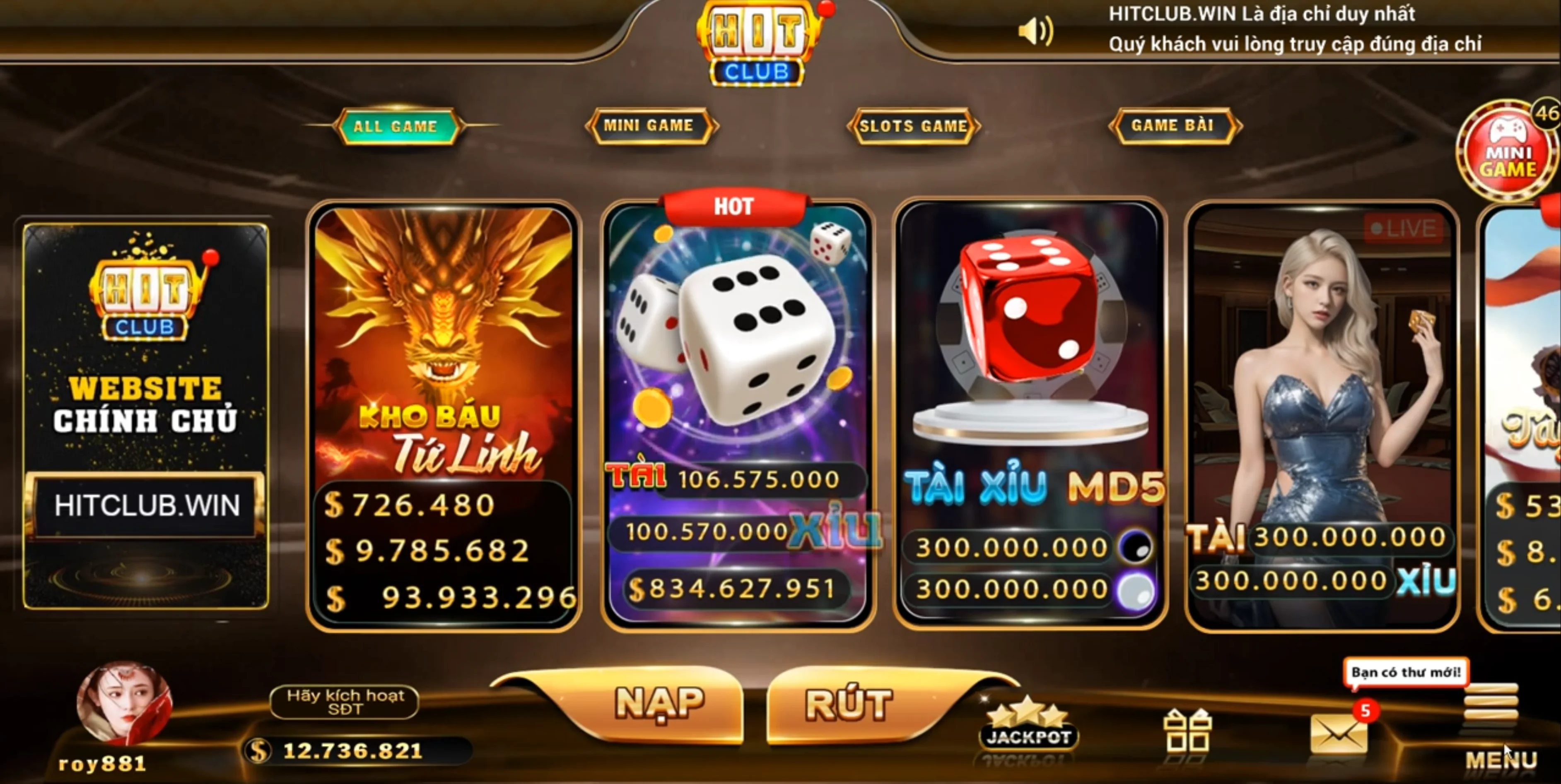The width and height of the screenshot is (1561, 784).
Task: Open the JACKPOT stars icon
Action: pyautogui.click(x=1028, y=725)
